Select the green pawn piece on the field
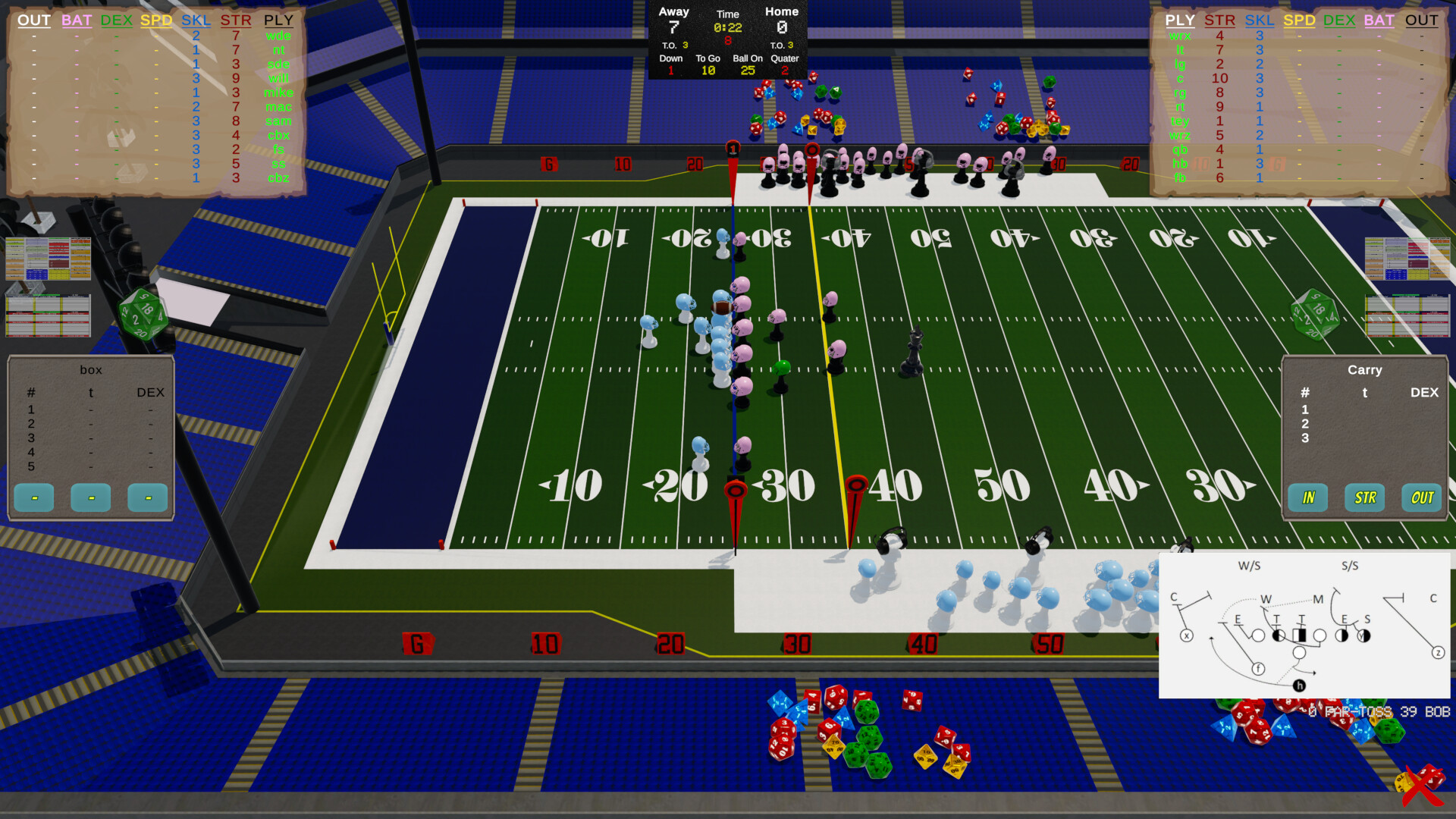Image resolution: width=1456 pixels, height=819 pixels. pos(783,366)
